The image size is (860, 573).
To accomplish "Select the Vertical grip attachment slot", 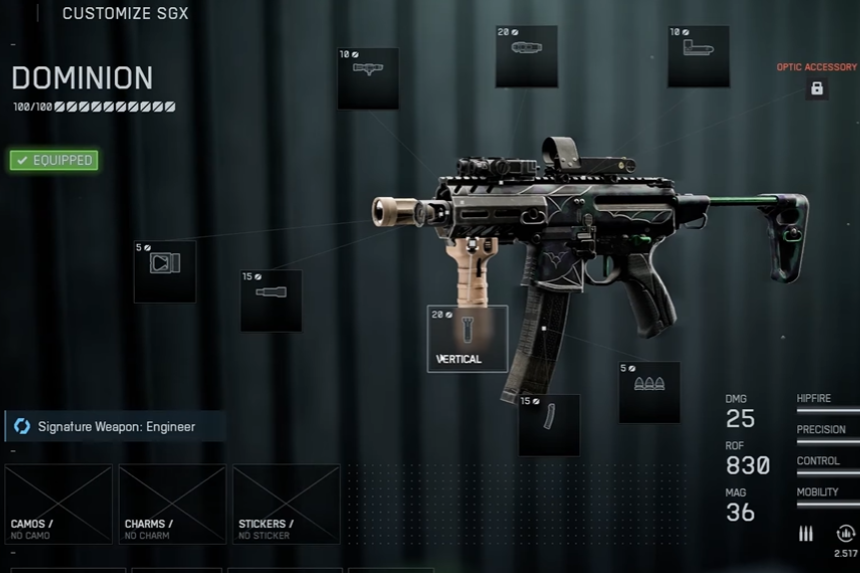I will coord(467,338).
